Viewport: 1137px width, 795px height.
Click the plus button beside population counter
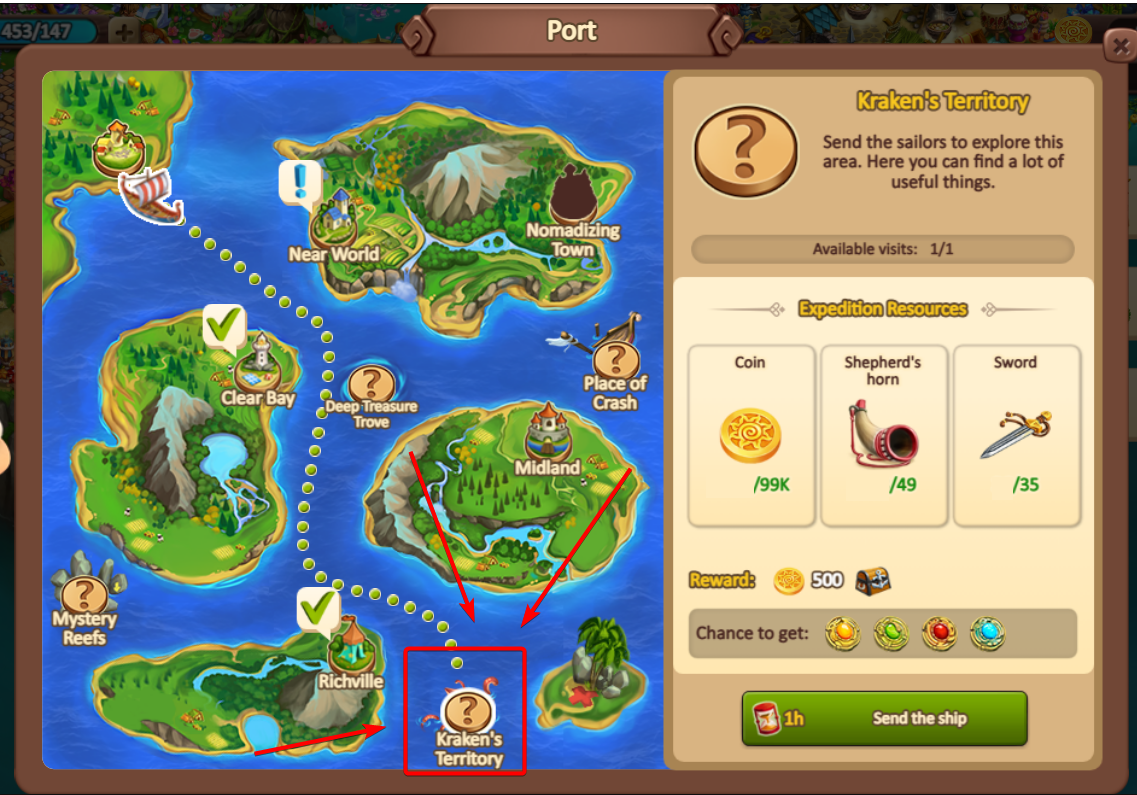tap(123, 31)
